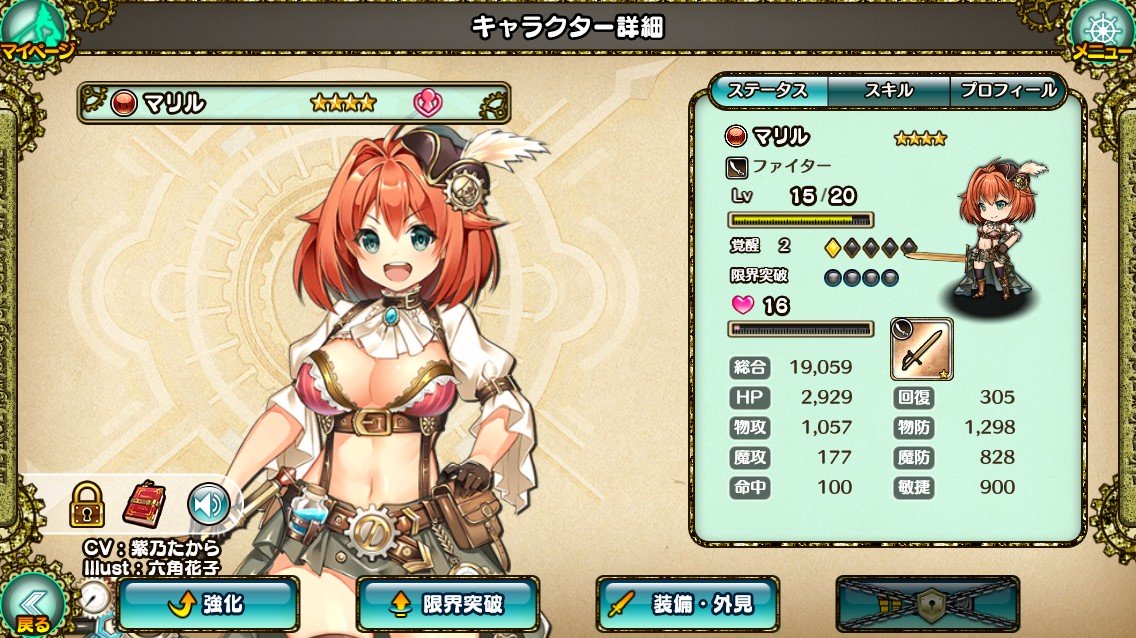The width and height of the screenshot is (1136, 638).
Task: Switch to the プロフィール tab
Action: [x=1007, y=90]
